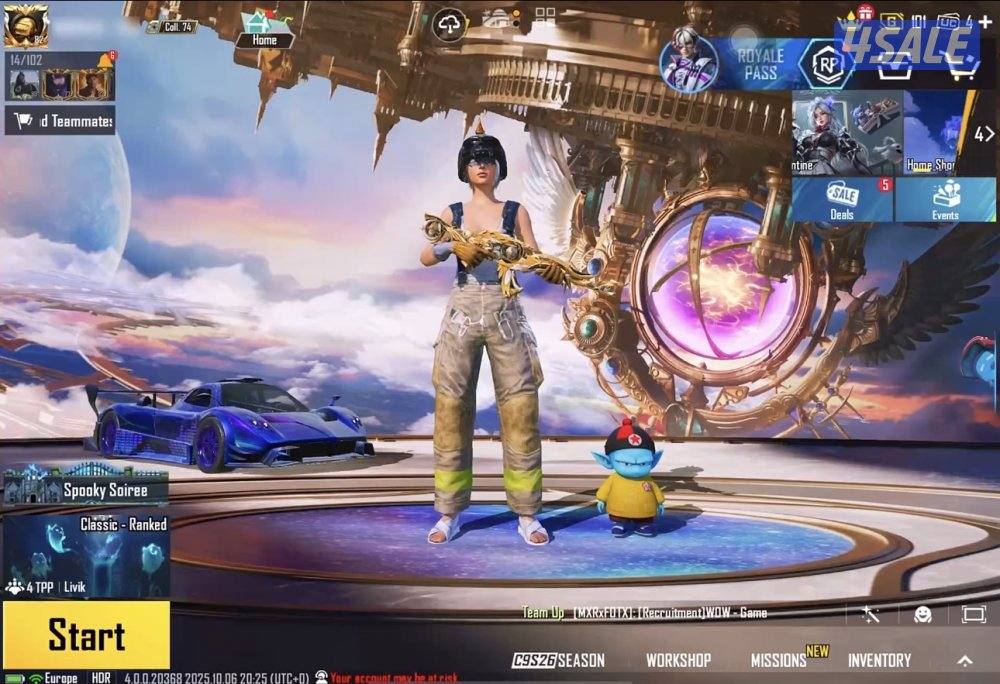View the Missions tab
The height and width of the screenshot is (684, 1000).
coord(779,660)
